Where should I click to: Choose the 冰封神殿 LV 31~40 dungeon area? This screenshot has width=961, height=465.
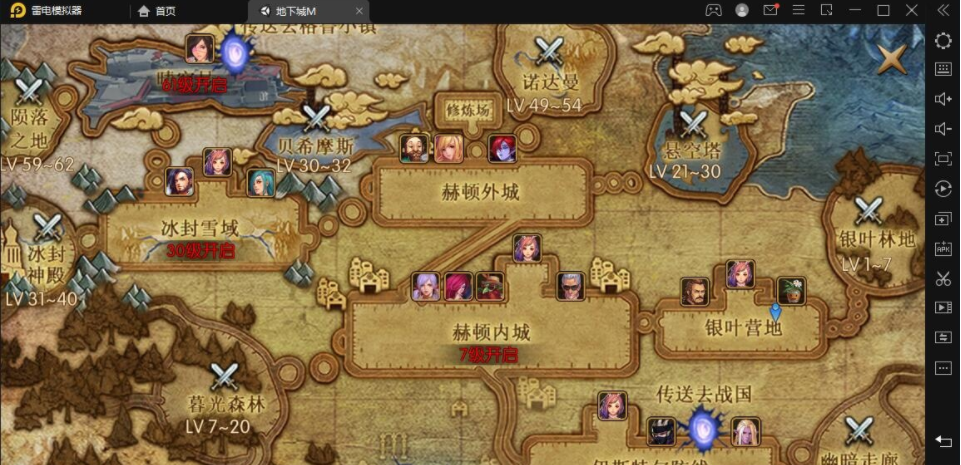(x=46, y=229)
